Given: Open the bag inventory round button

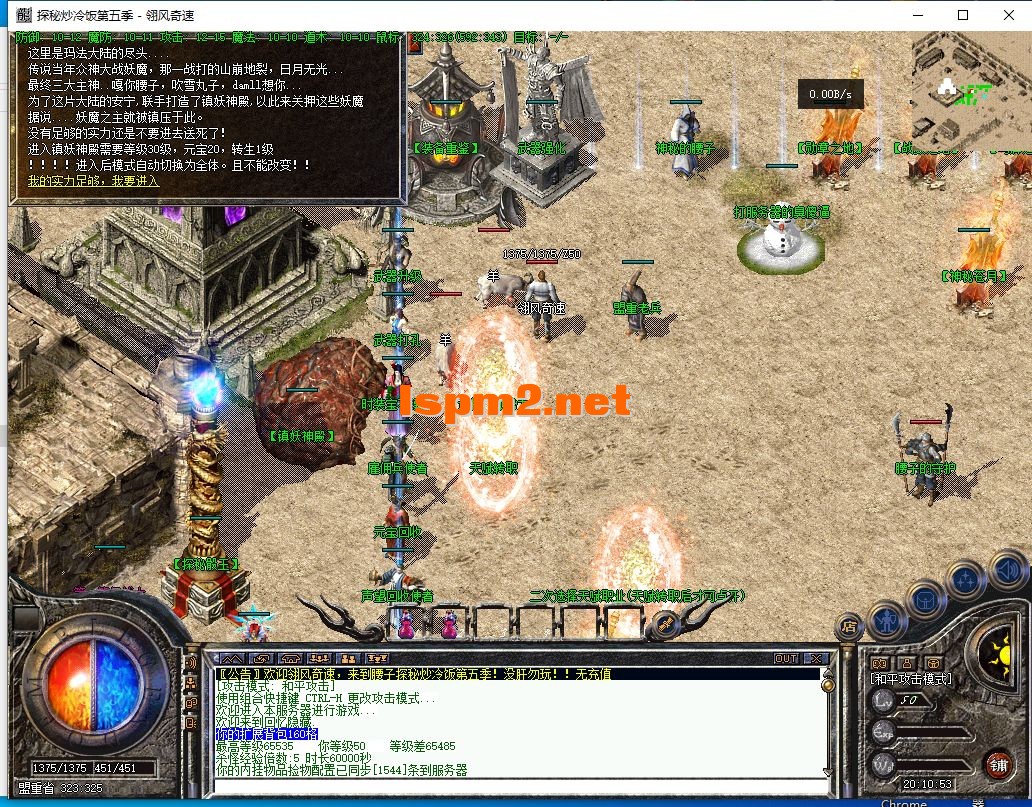Looking at the screenshot, I should (925, 600).
